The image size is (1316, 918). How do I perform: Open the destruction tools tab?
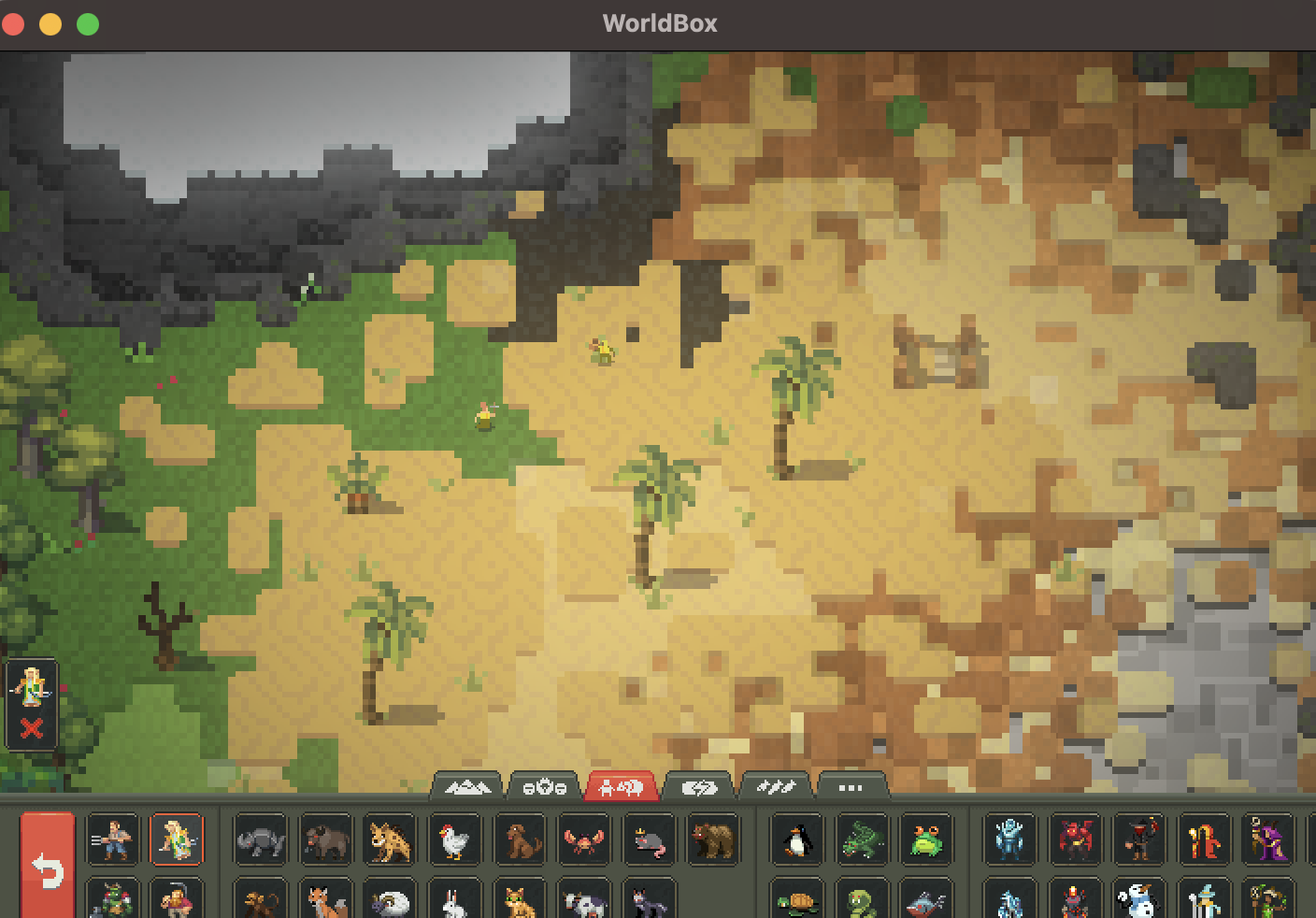[x=775, y=788]
